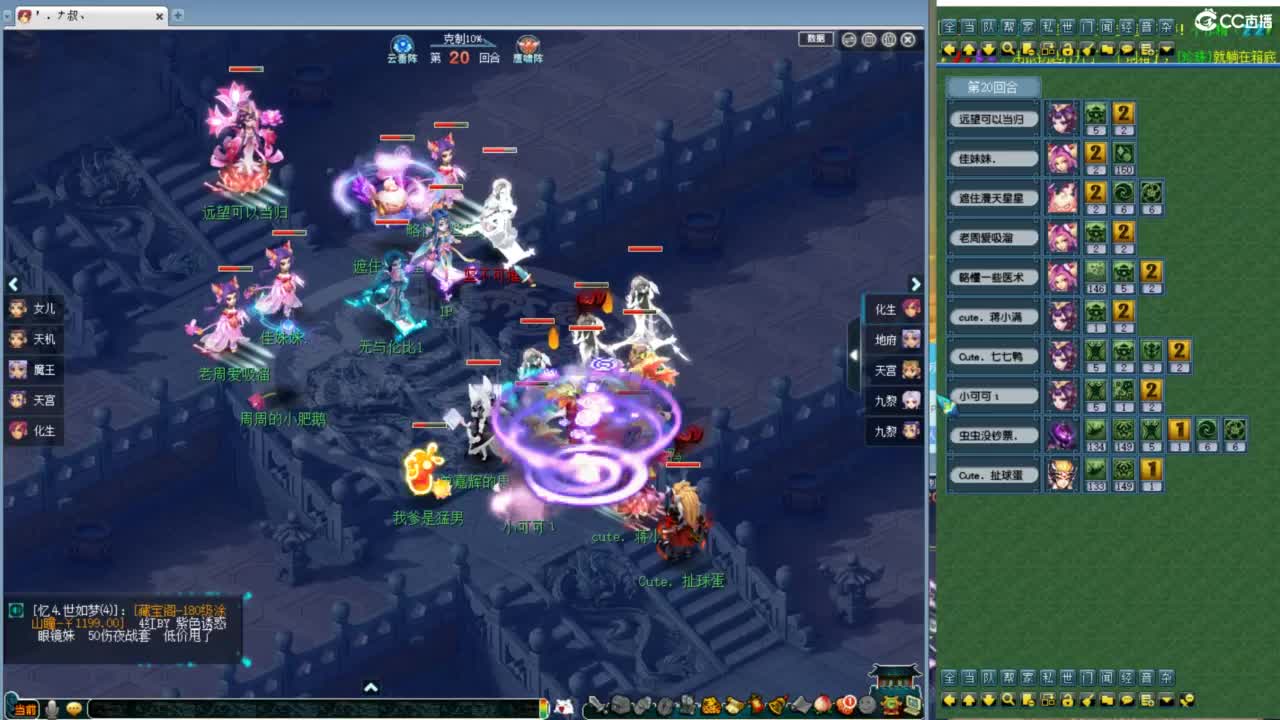Expand the left team list with the left chevron
Viewport: 1280px width, 720px height.
pos(13,284)
